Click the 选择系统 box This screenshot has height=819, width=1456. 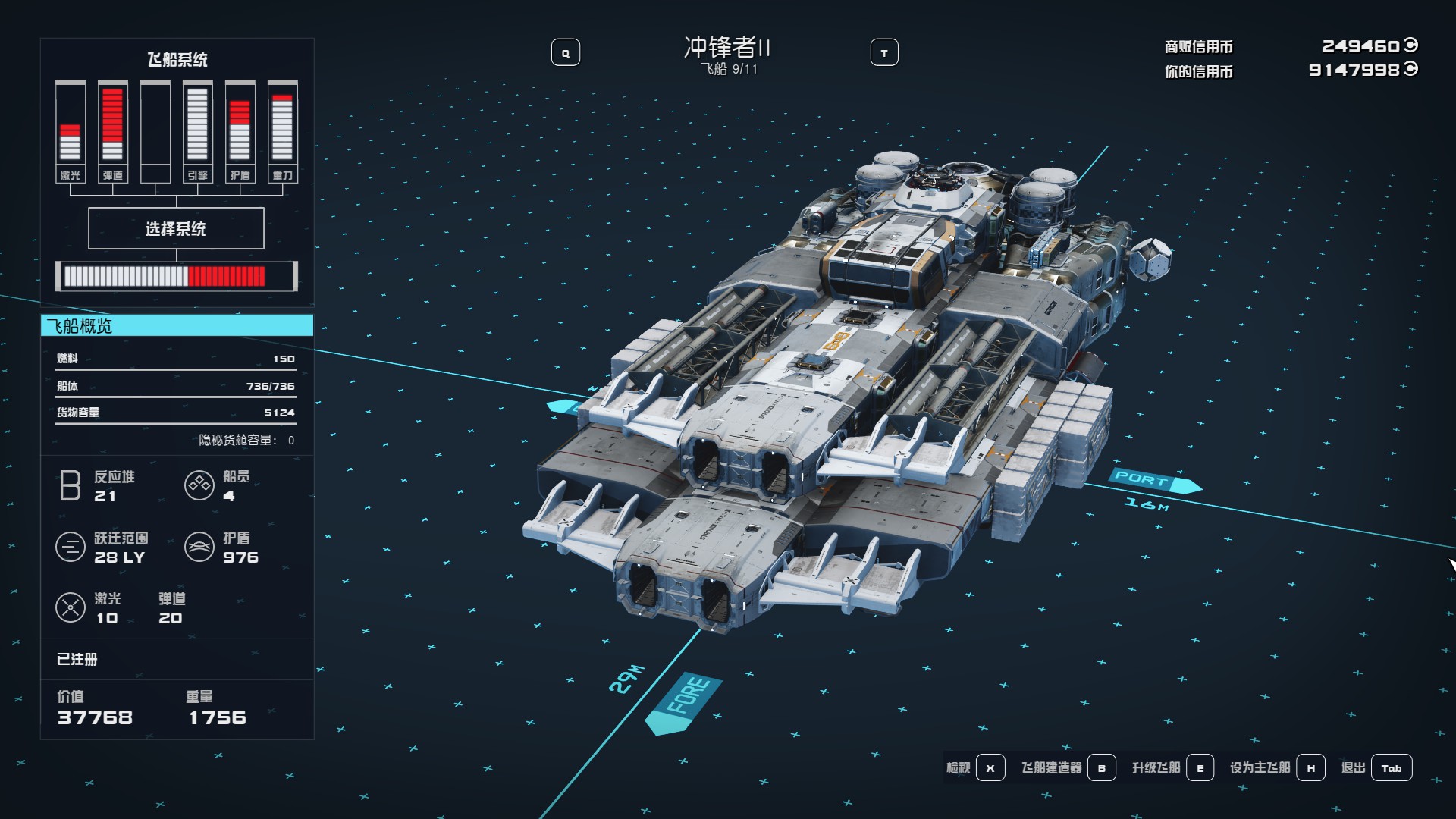pos(176,228)
